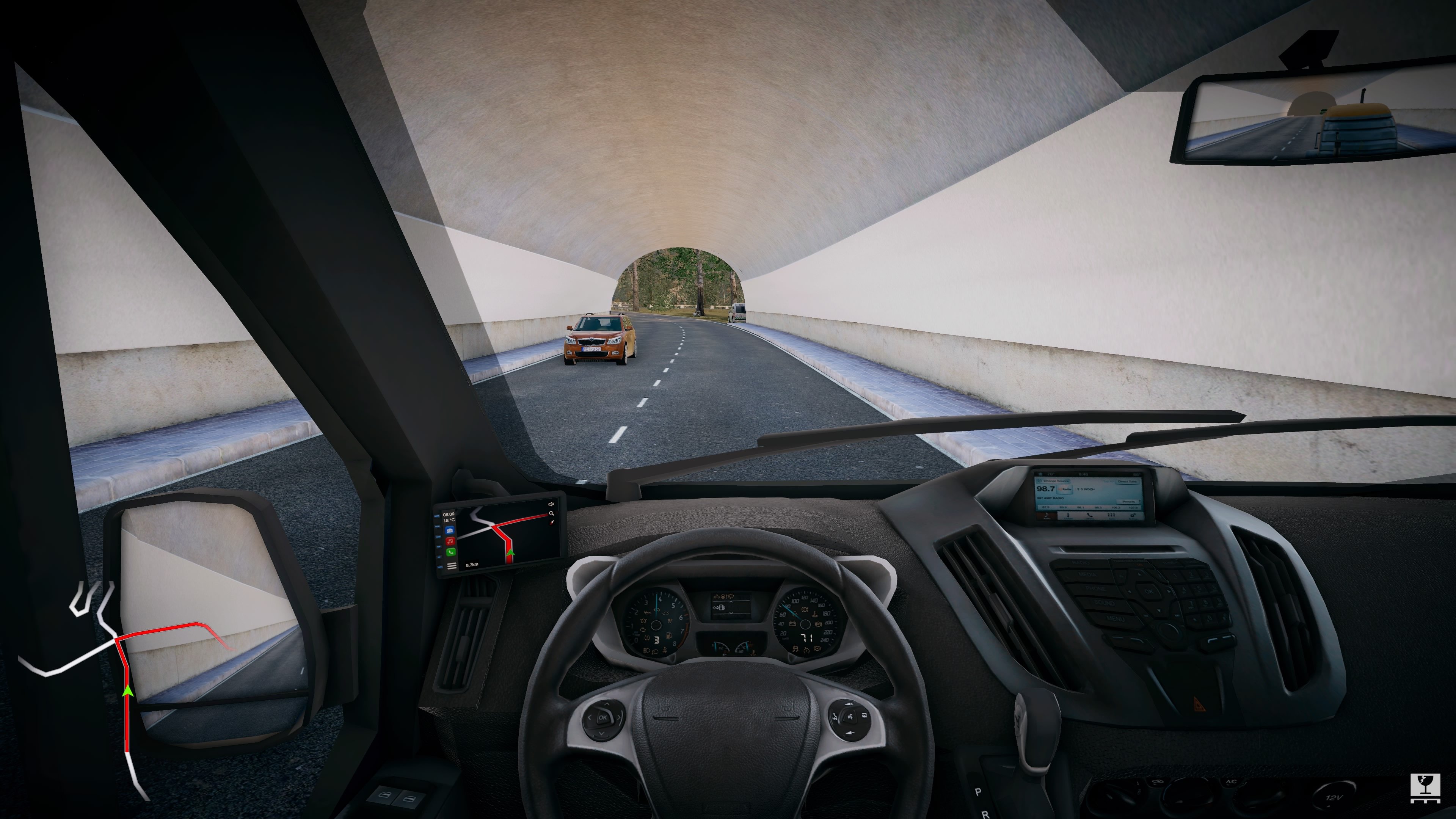Mute GPS navigation via the speaker icon
The width and height of the screenshot is (1456, 819).
(x=551, y=505)
